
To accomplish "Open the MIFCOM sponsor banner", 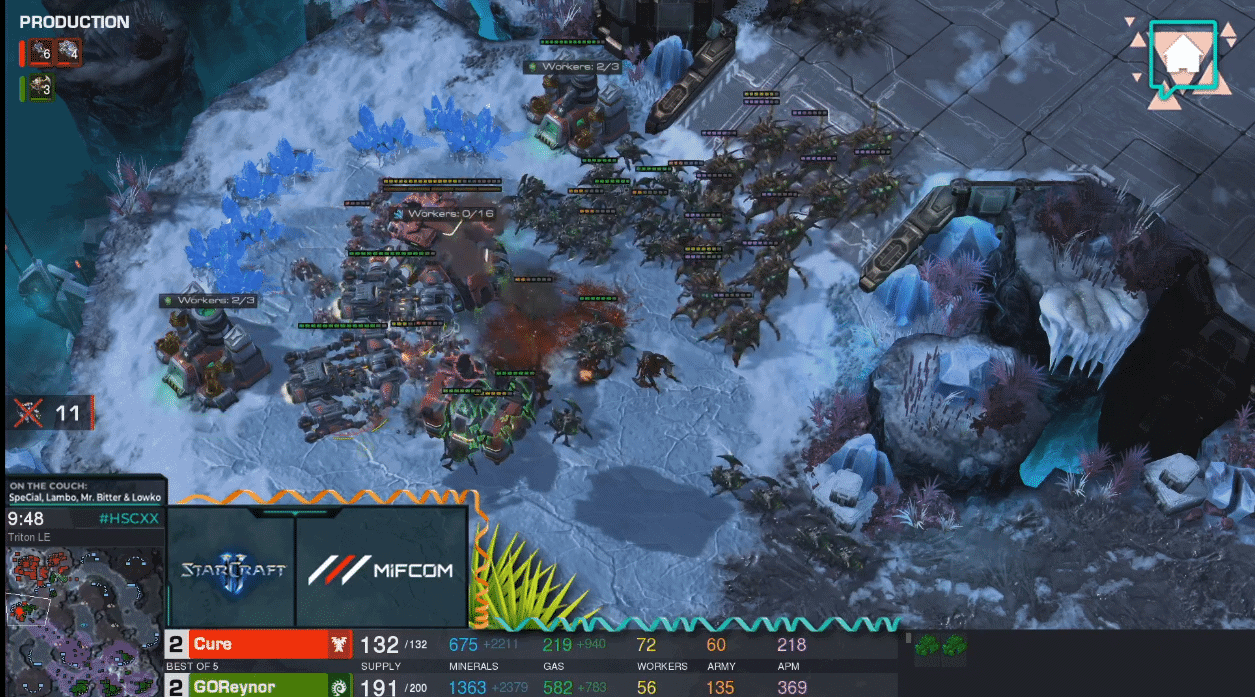I will pos(381,569).
